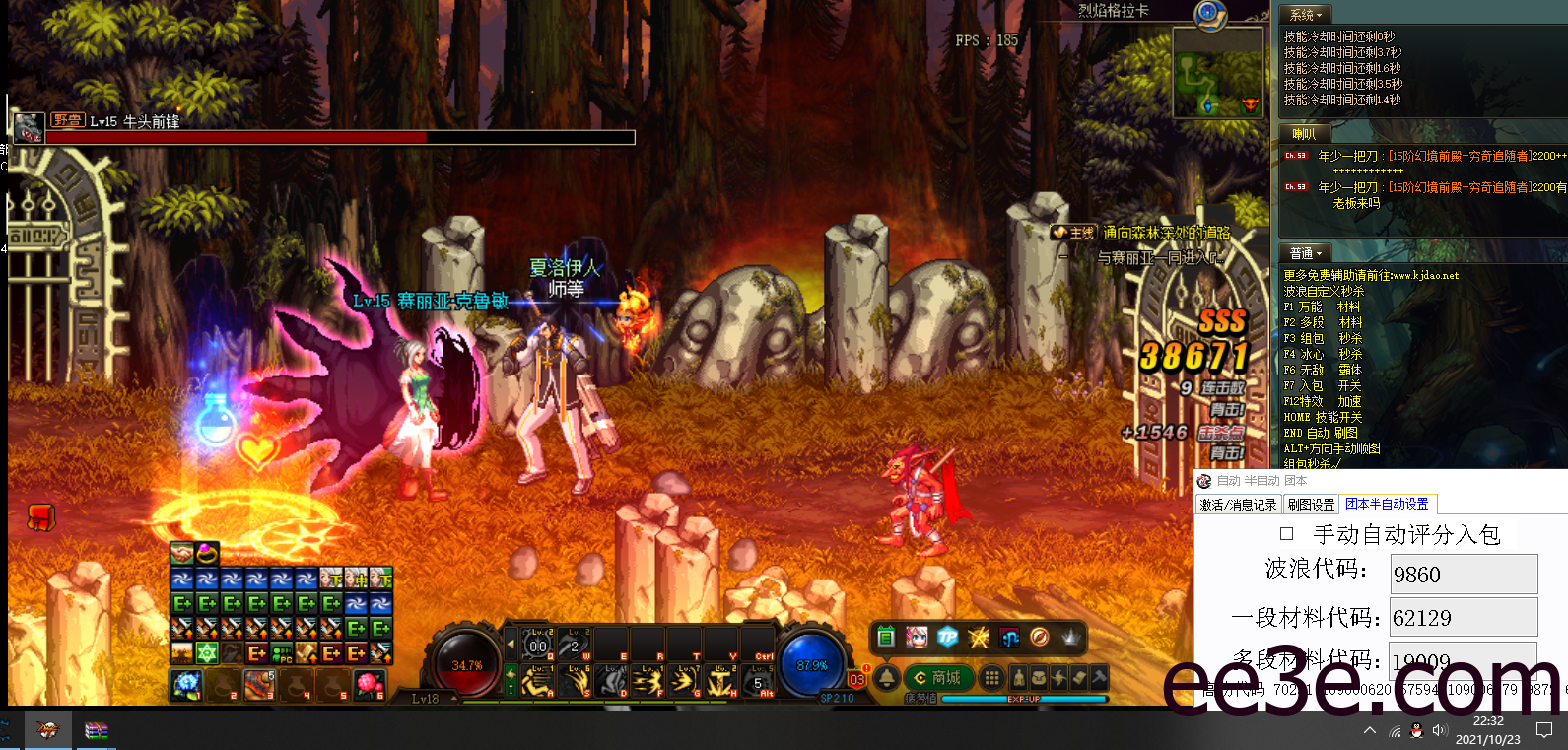Switch to the 激活/消息记录 tab
1568x750 pixels.
1238,505
